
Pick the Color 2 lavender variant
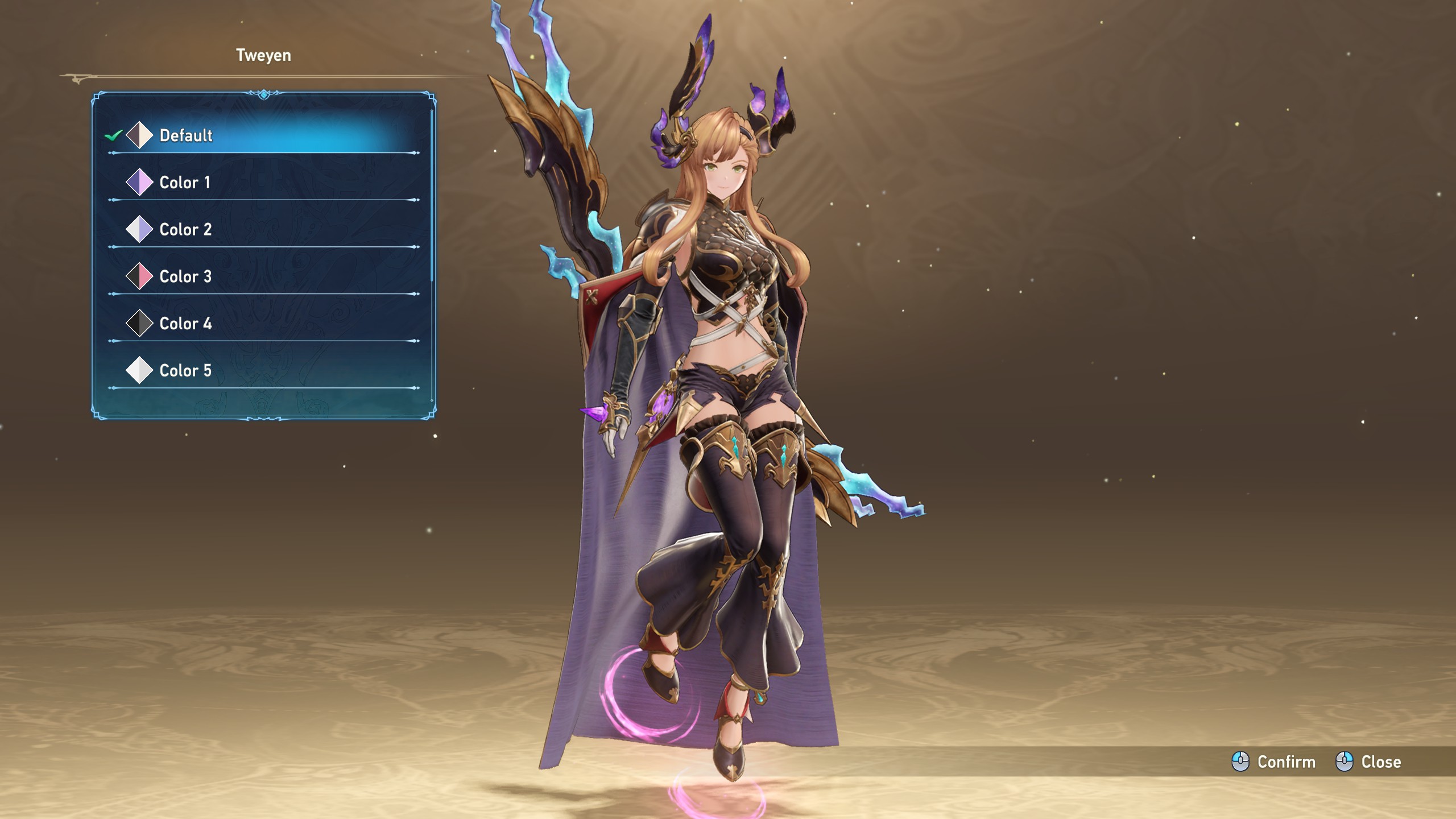[x=185, y=230]
